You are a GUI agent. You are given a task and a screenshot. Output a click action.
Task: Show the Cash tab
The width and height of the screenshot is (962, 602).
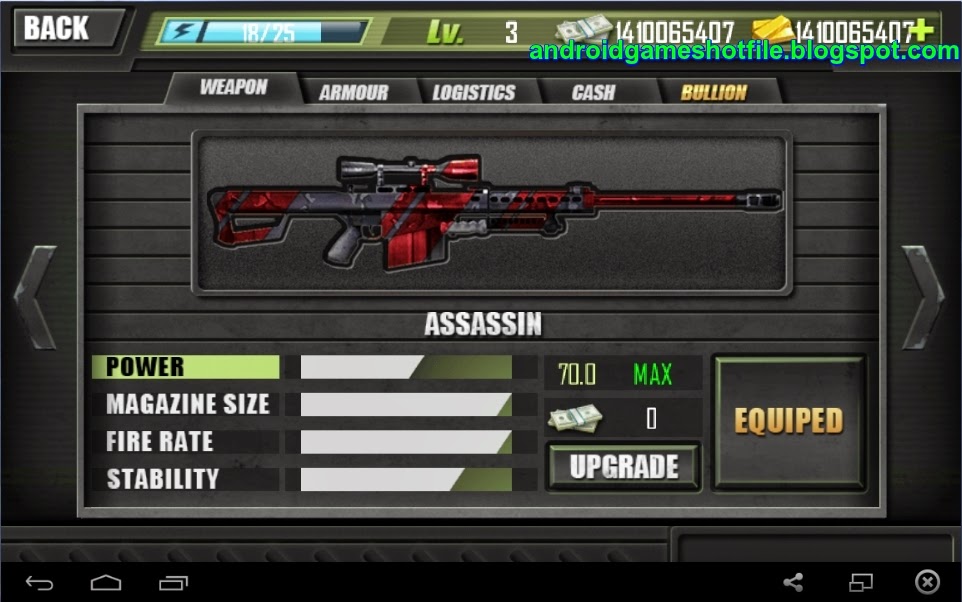[593, 92]
